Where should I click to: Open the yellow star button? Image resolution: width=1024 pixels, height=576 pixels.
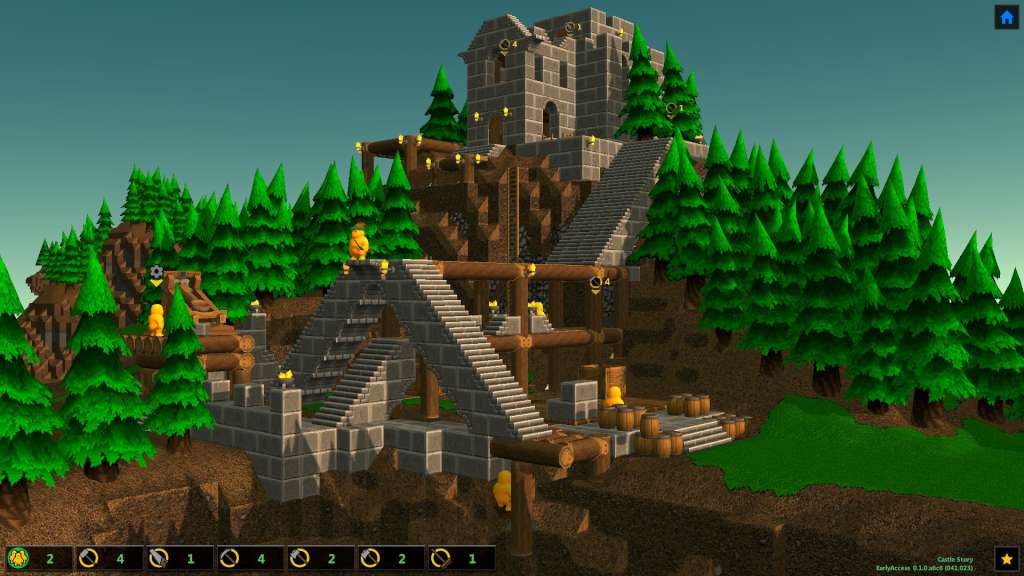click(x=1006, y=558)
